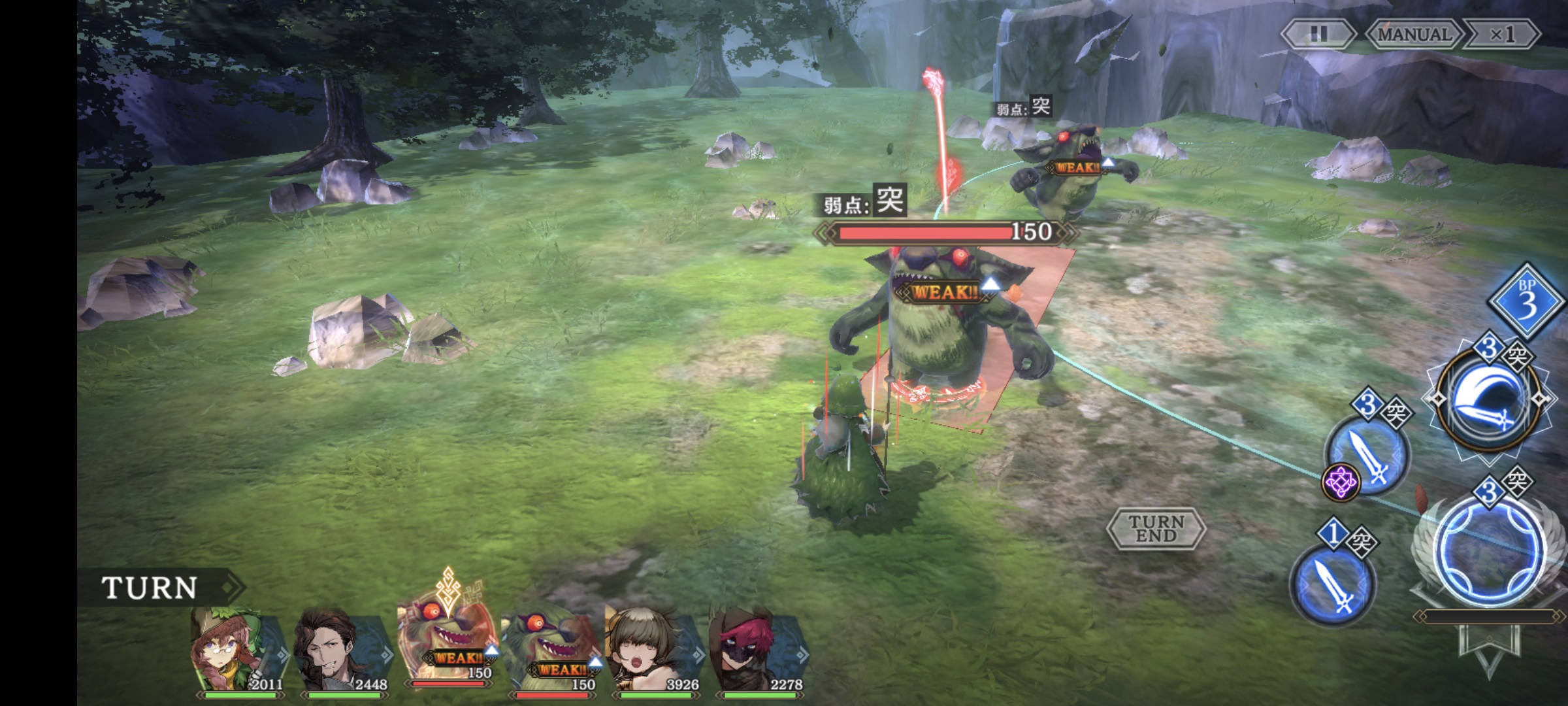
Task: Tap the BP 3 diamond indicator
Action: pyautogui.click(x=1526, y=301)
